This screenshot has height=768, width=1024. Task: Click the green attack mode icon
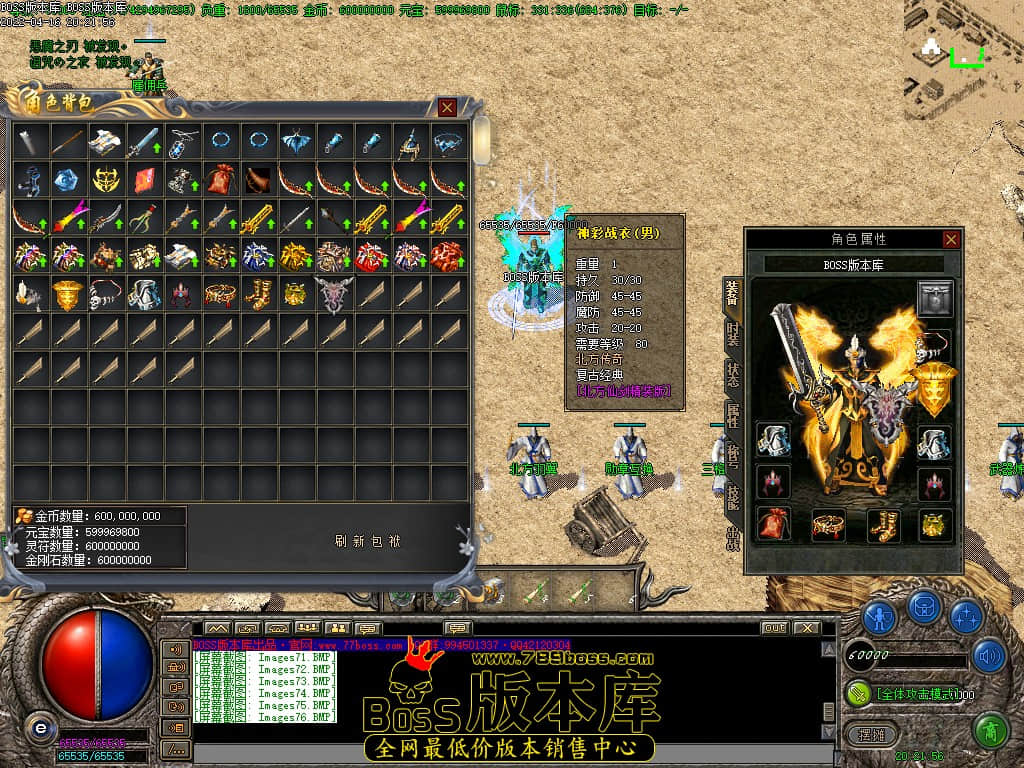(x=858, y=692)
